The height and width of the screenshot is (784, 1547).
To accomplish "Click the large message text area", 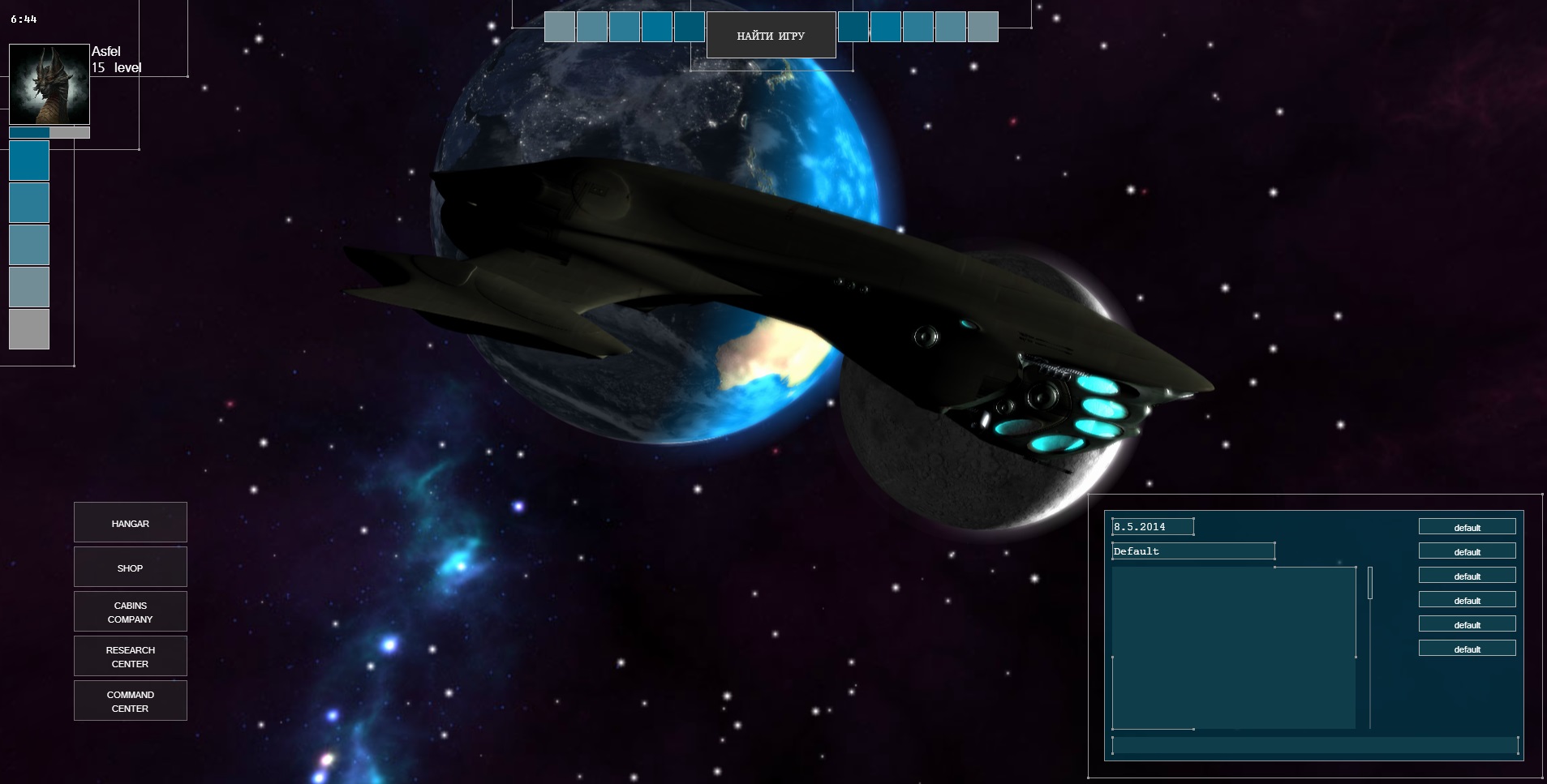I will [x=1233, y=647].
